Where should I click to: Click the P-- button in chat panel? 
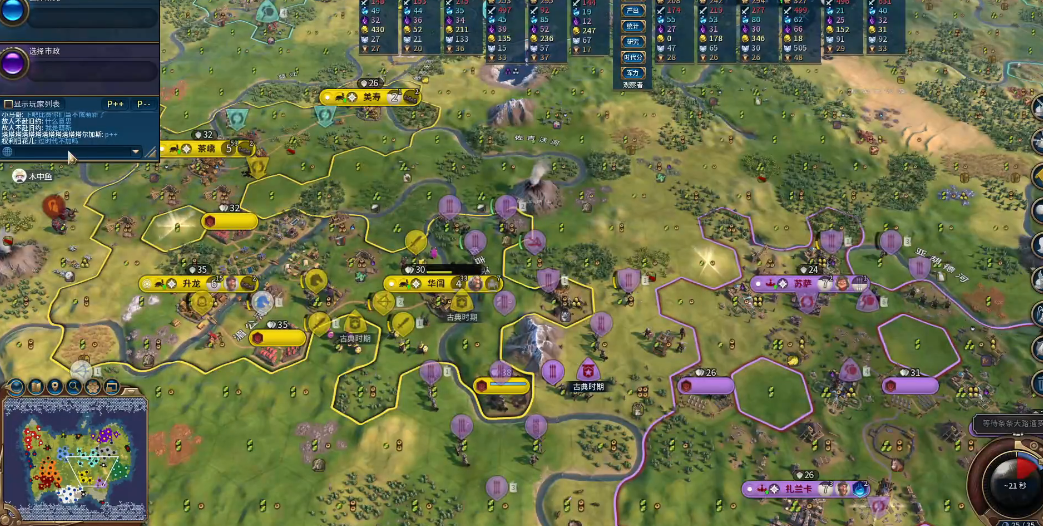point(144,104)
